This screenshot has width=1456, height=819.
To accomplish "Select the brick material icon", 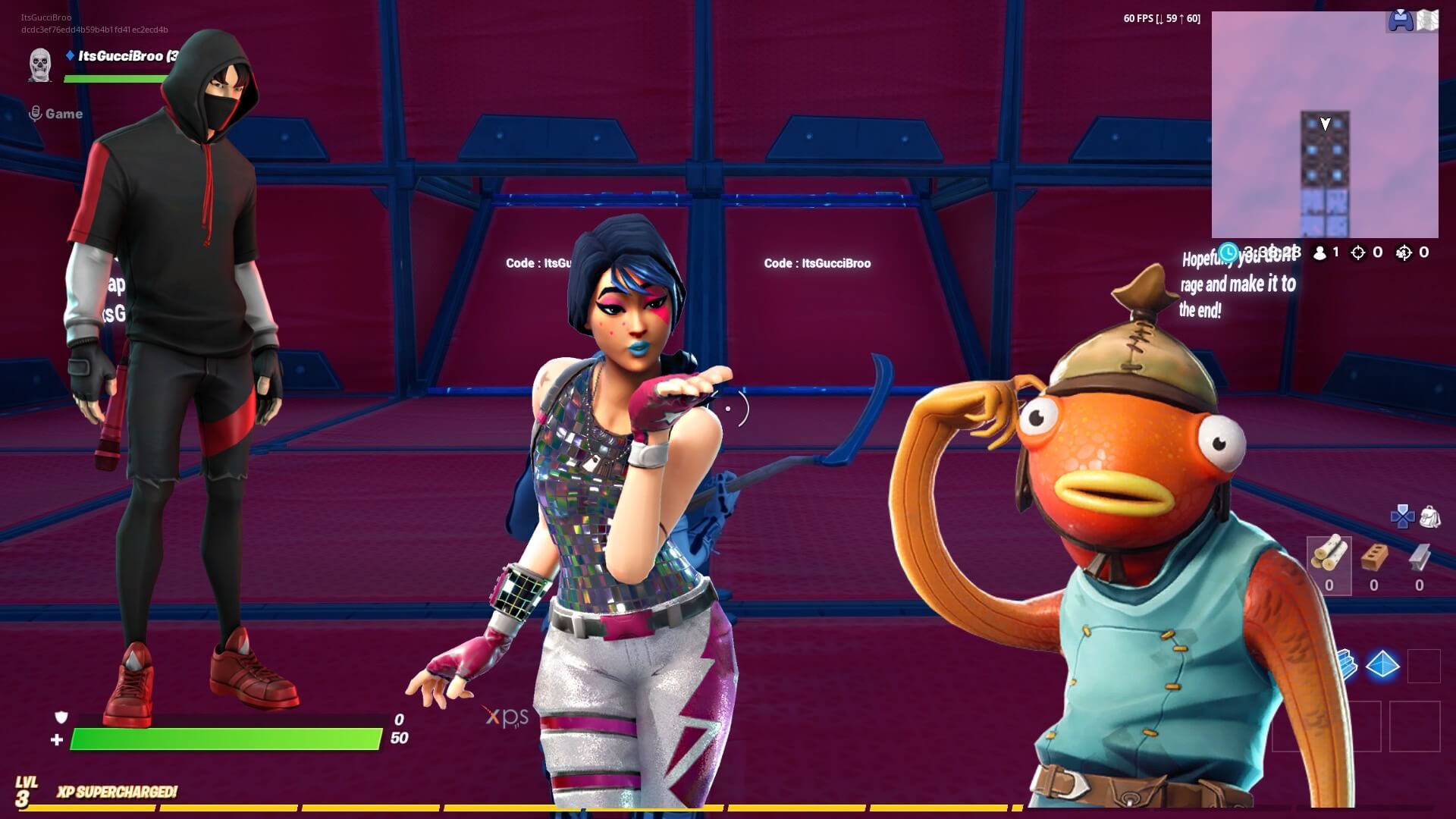I will tap(1374, 557).
